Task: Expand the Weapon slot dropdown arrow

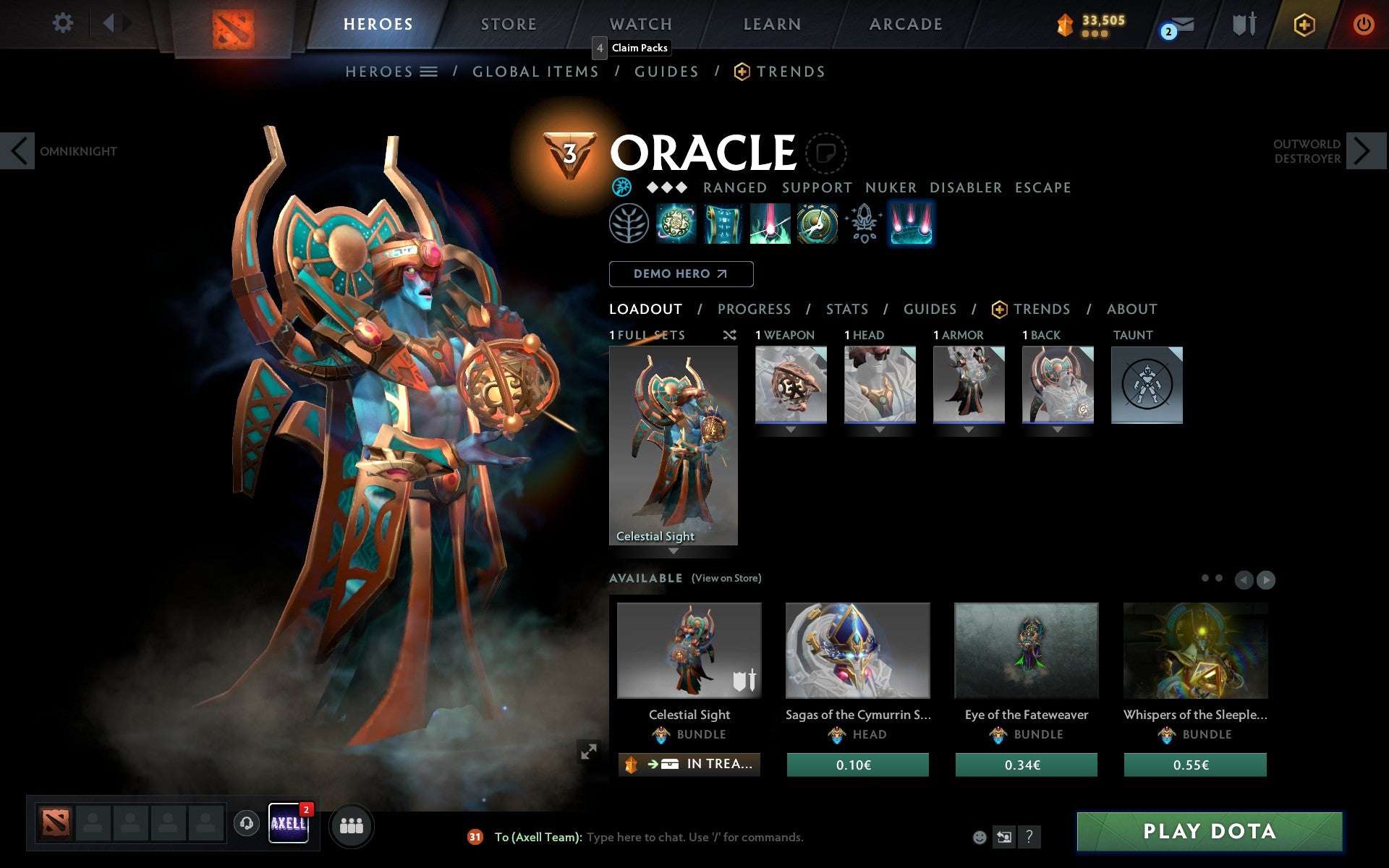Action: (791, 428)
